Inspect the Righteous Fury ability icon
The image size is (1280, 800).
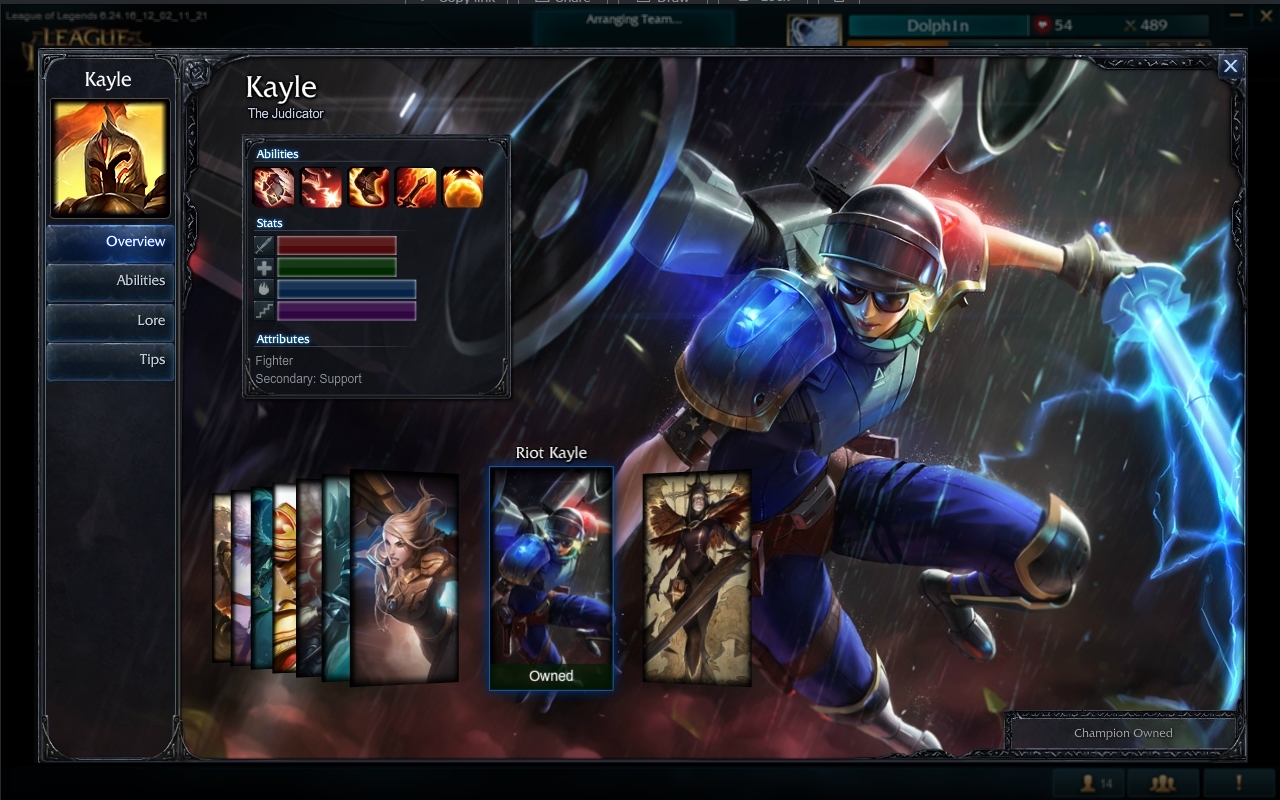(x=416, y=188)
